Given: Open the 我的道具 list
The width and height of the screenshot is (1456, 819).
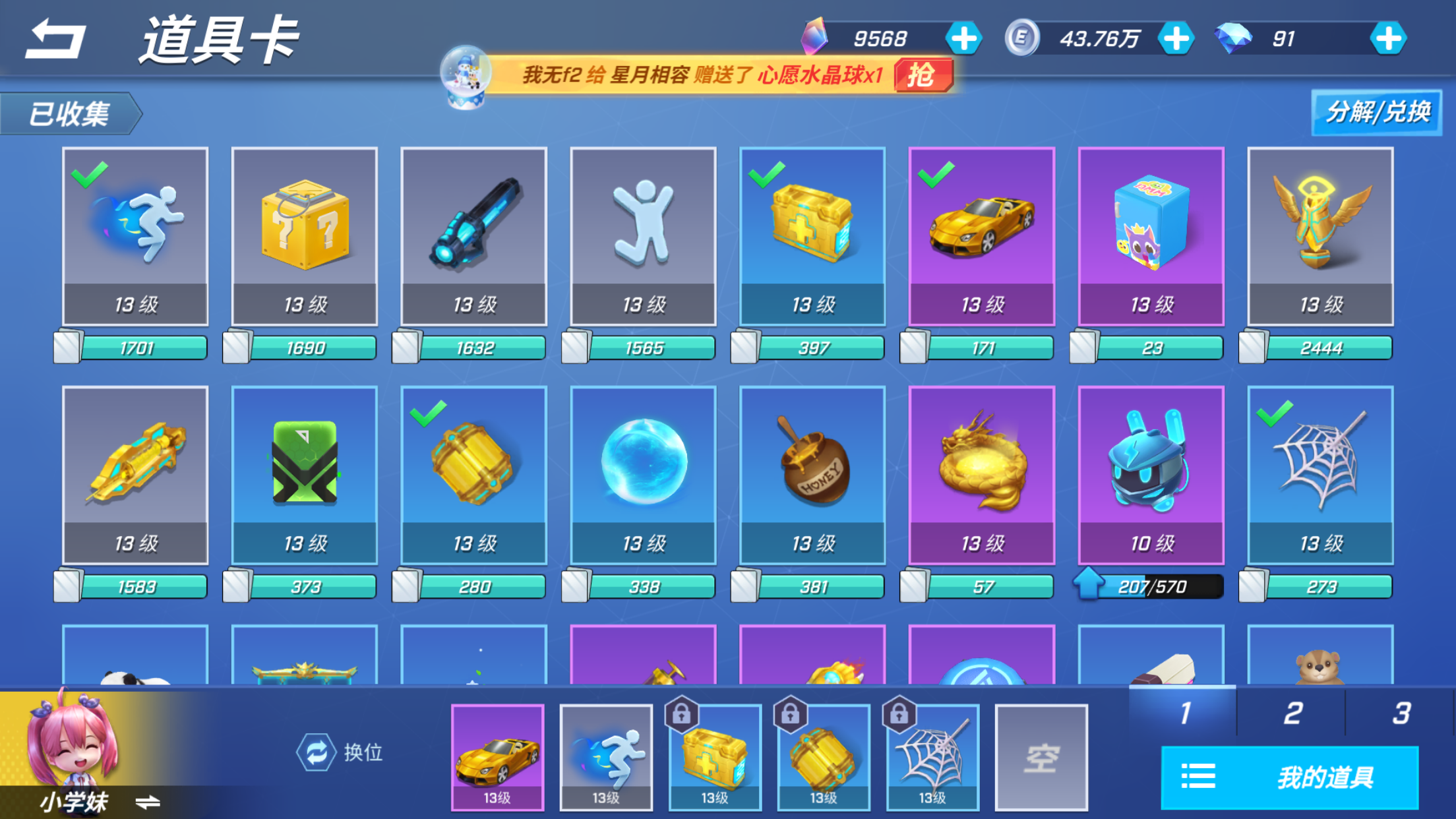Looking at the screenshot, I should [x=1289, y=777].
